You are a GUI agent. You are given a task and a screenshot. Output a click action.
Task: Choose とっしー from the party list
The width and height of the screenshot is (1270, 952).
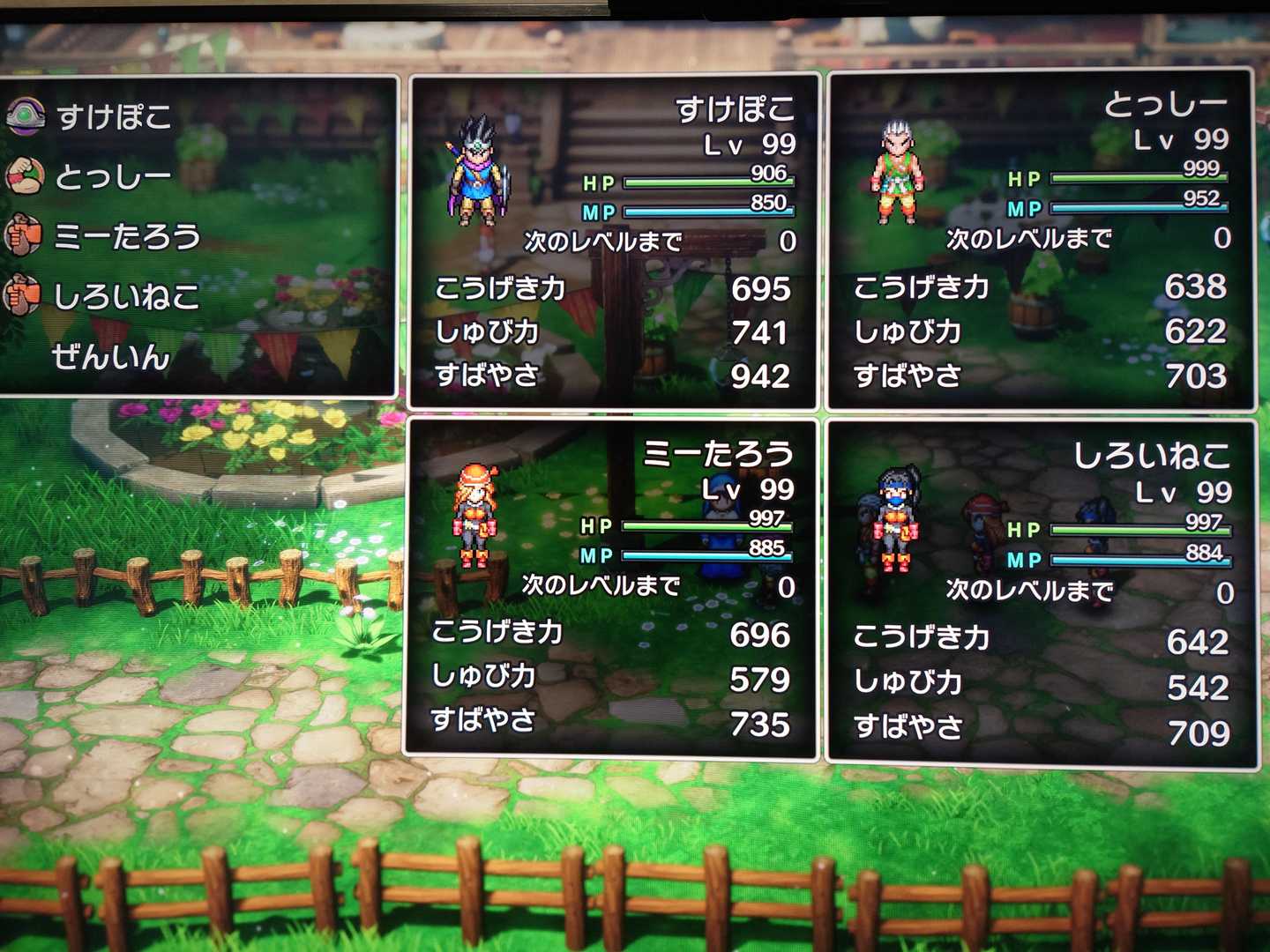coord(113,177)
